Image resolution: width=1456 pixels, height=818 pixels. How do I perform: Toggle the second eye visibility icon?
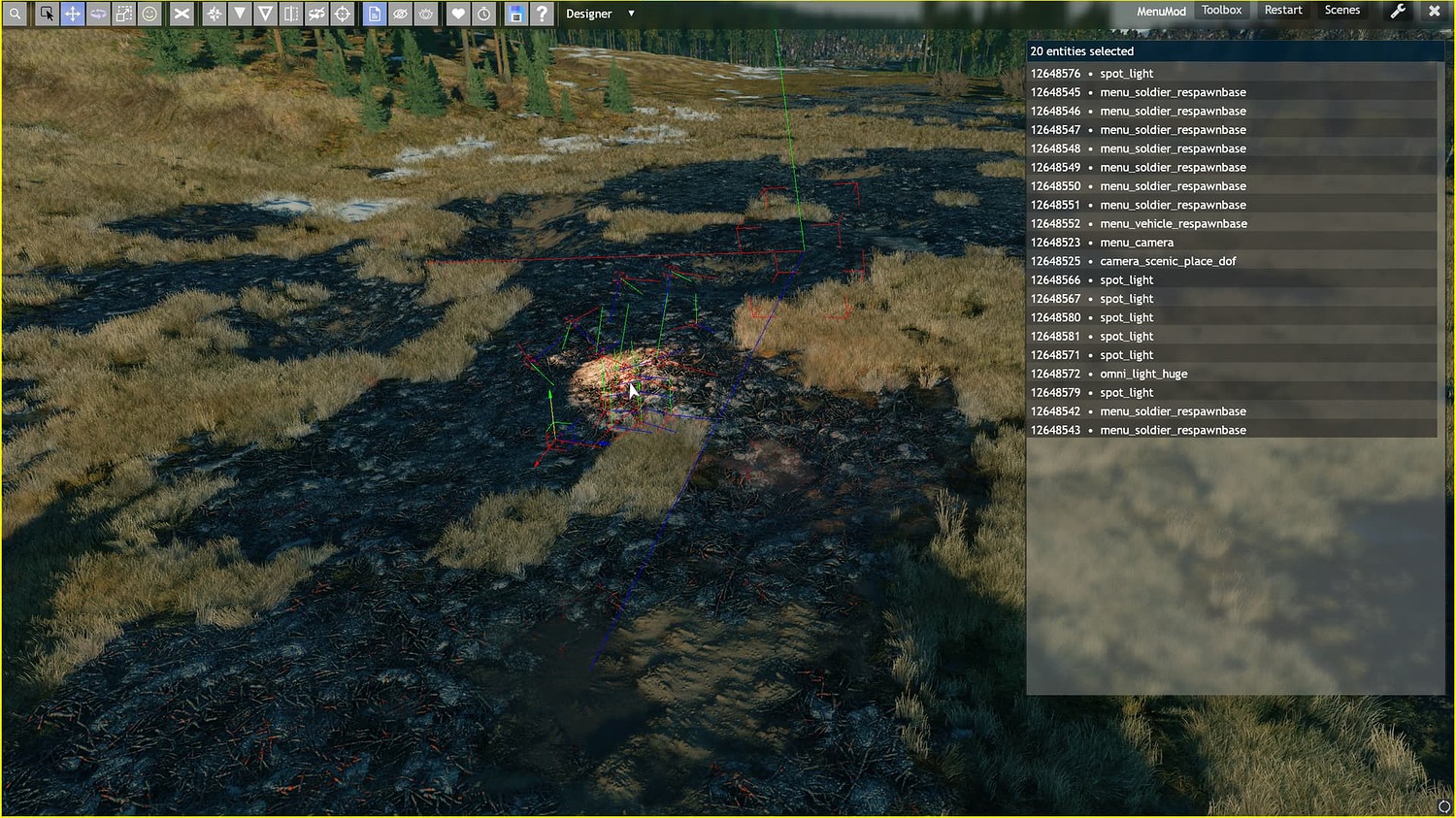point(425,14)
